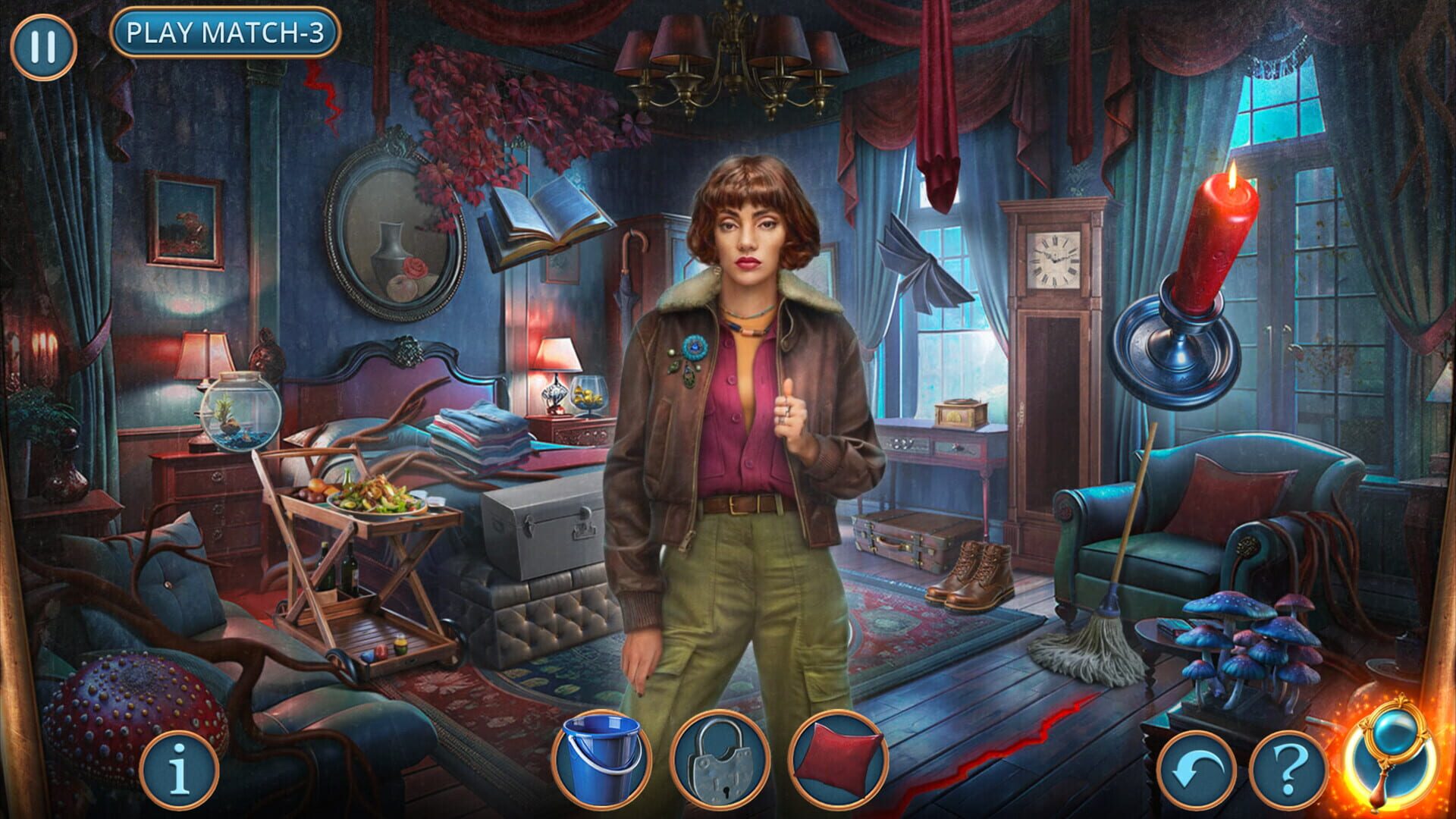Pause the game with the pause icon
This screenshot has height=819, width=1456.
click(x=43, y=45)
